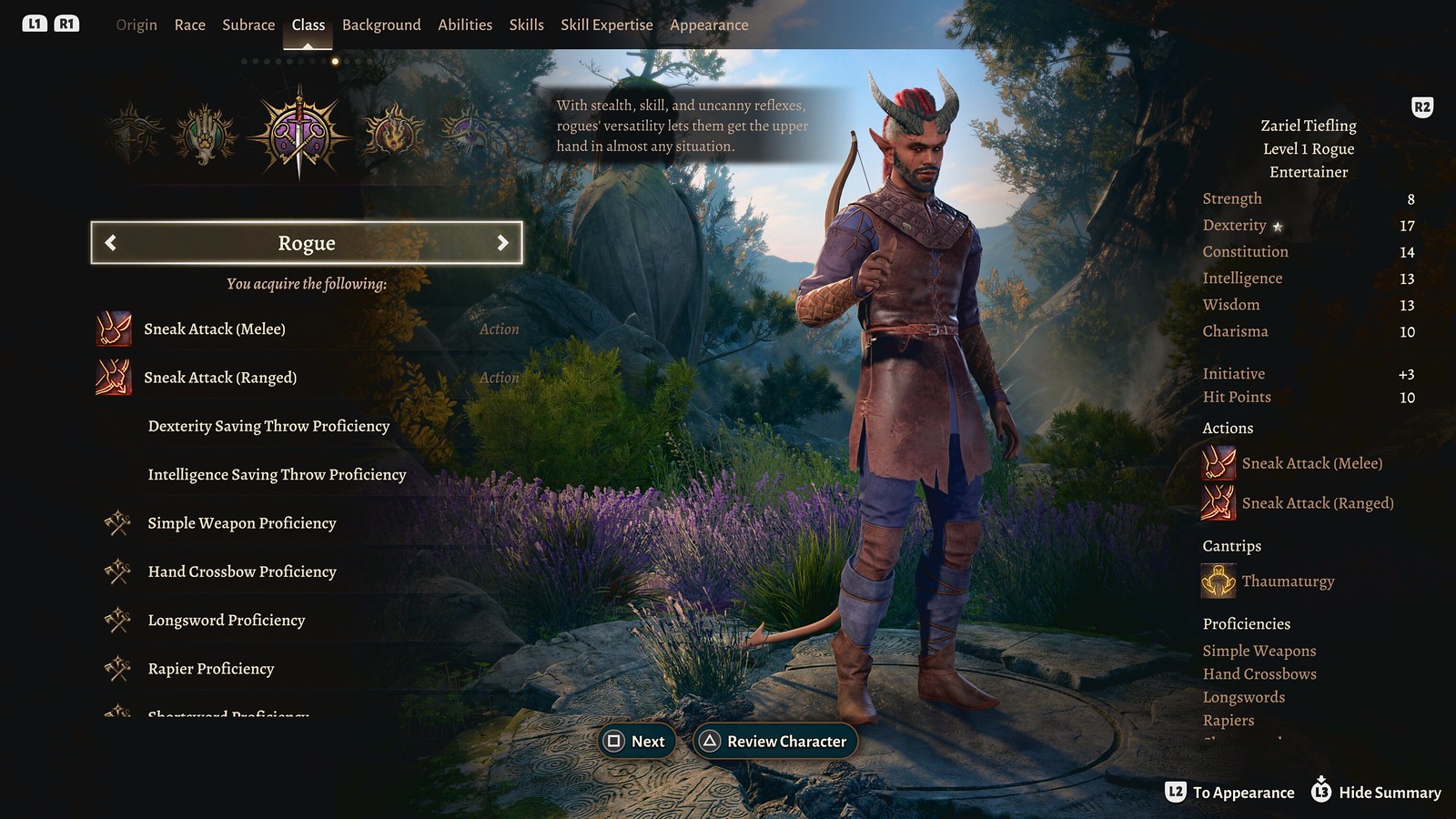The height and width of the screenshot is (819, 1456).
Task: Switch to the Race tab
Action: point(189,25)
